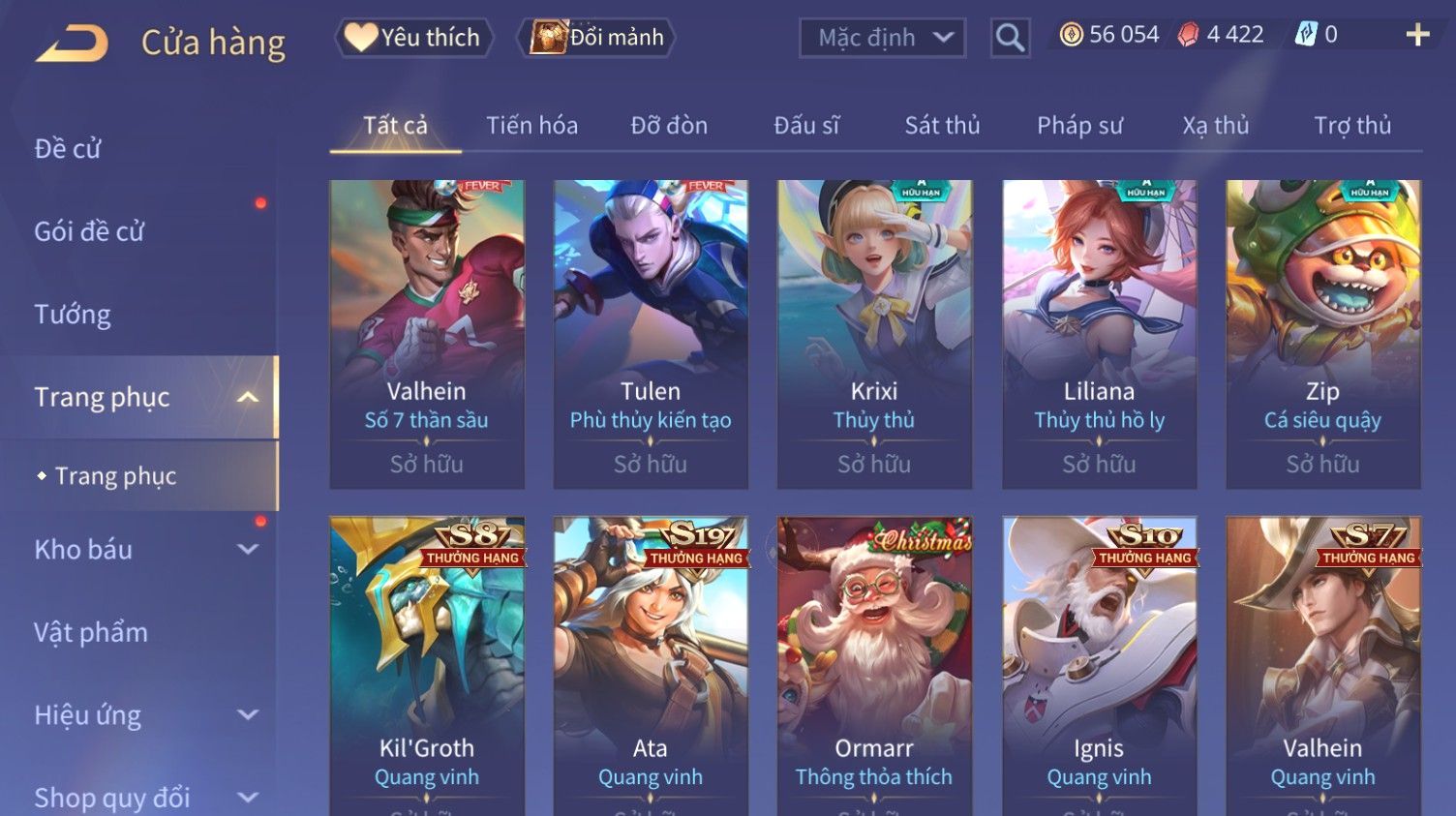The height and width of the screenshot is (816, 1456).
Task: Open the Kil'Groth Quang vinh skin
Action: 427,666
